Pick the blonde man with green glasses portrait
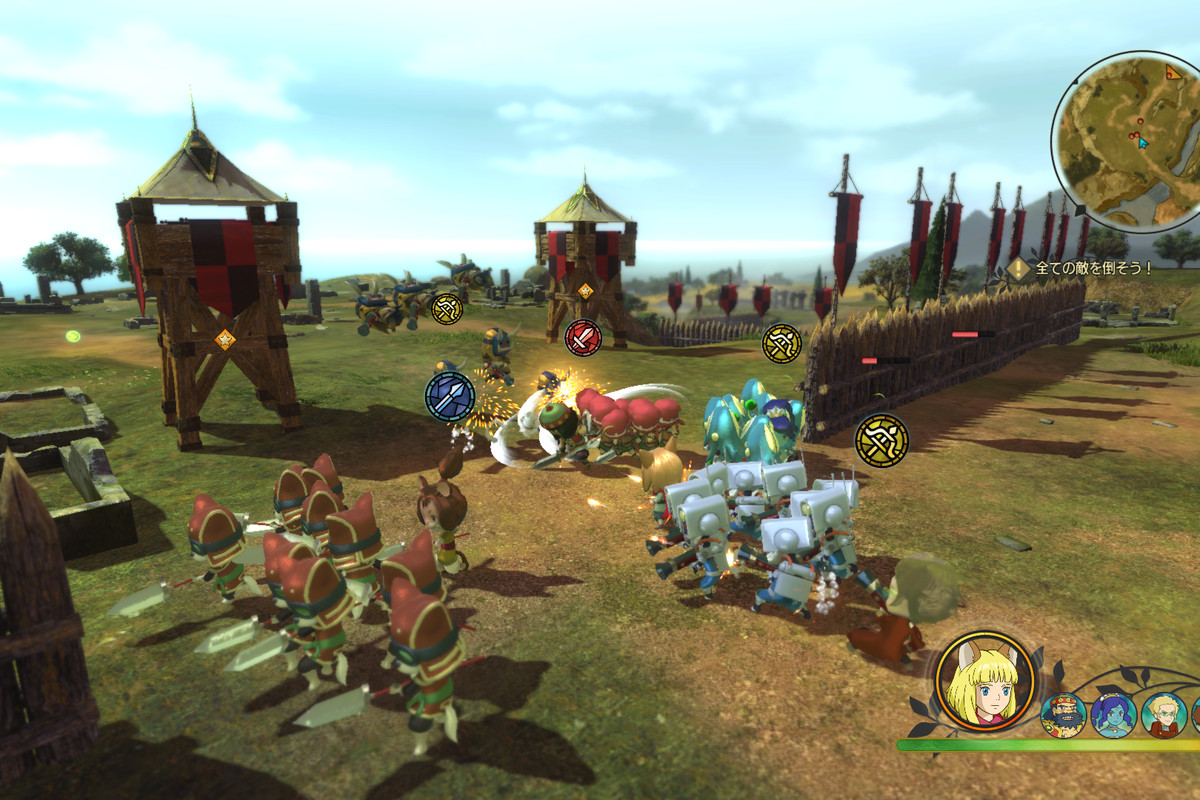The width and height of the screenshot is (1200, 800). click(x=1164, y=715)
